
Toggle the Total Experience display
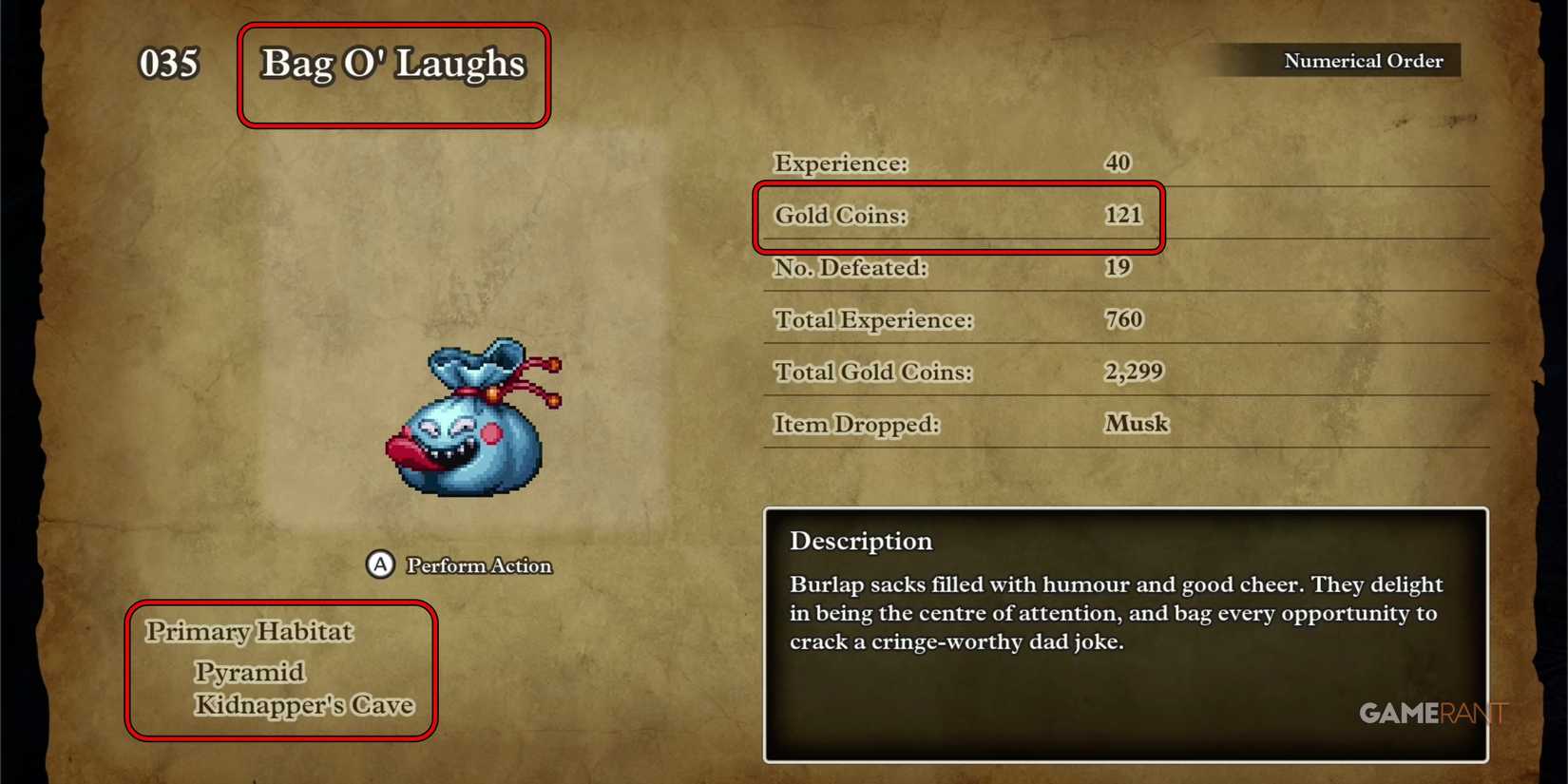coord(950,320)
